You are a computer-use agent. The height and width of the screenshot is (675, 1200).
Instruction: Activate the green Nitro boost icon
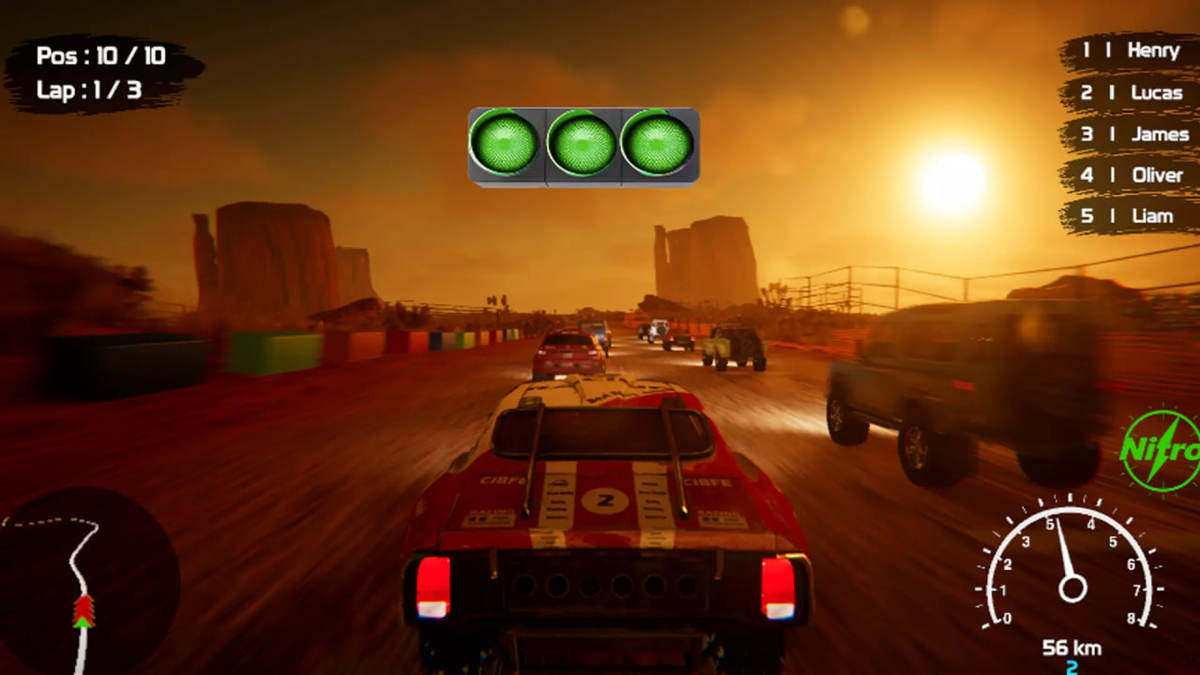click(1161, 450)
